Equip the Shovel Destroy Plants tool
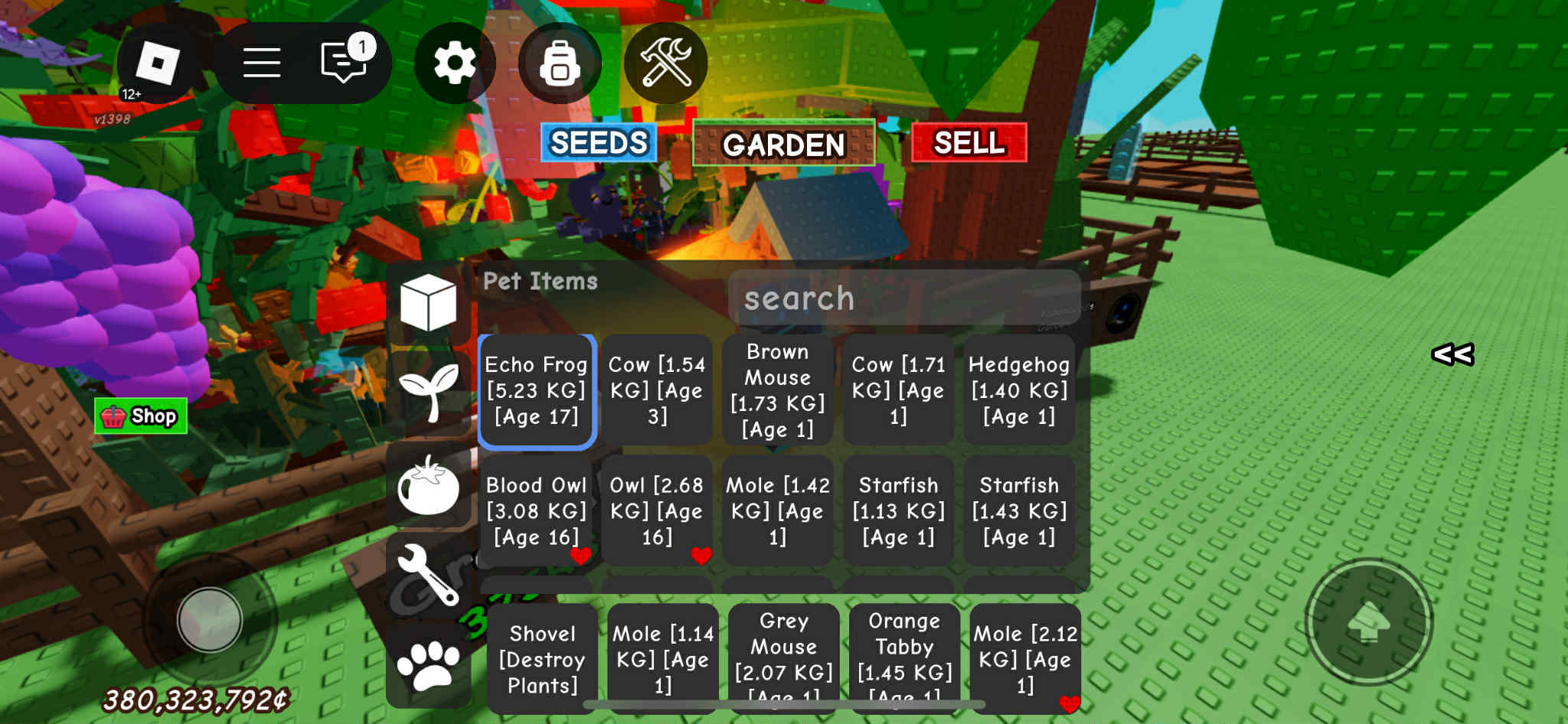 coord(542,659)
